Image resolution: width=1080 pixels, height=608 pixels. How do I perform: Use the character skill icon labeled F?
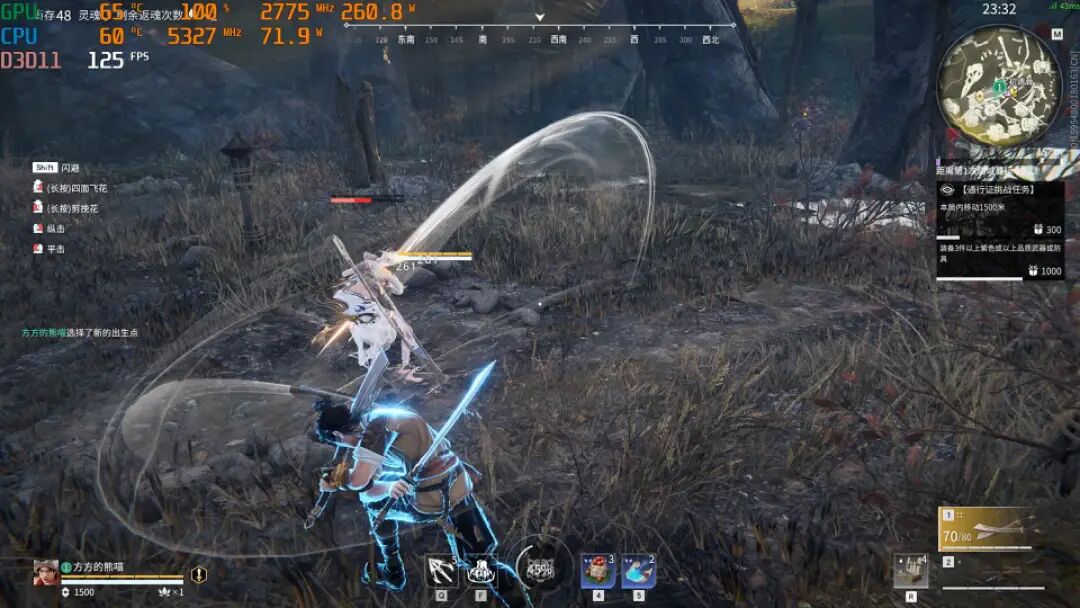pyautogui.click(x=481, y=571)
